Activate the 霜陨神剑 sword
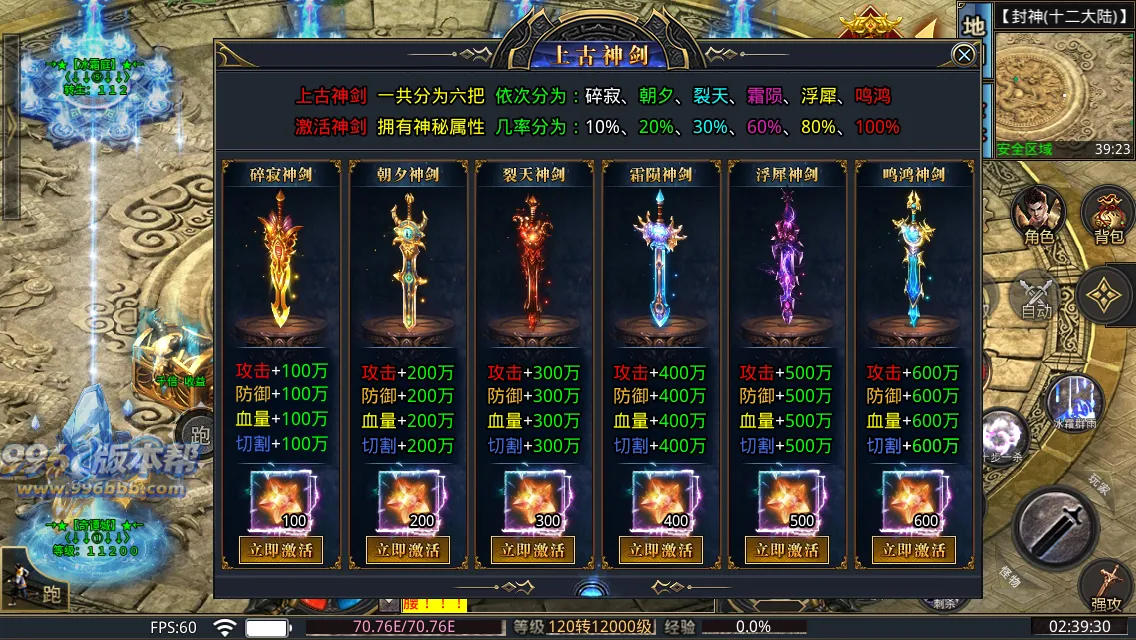Screen dimensions: 1136x640 (660, 550)
